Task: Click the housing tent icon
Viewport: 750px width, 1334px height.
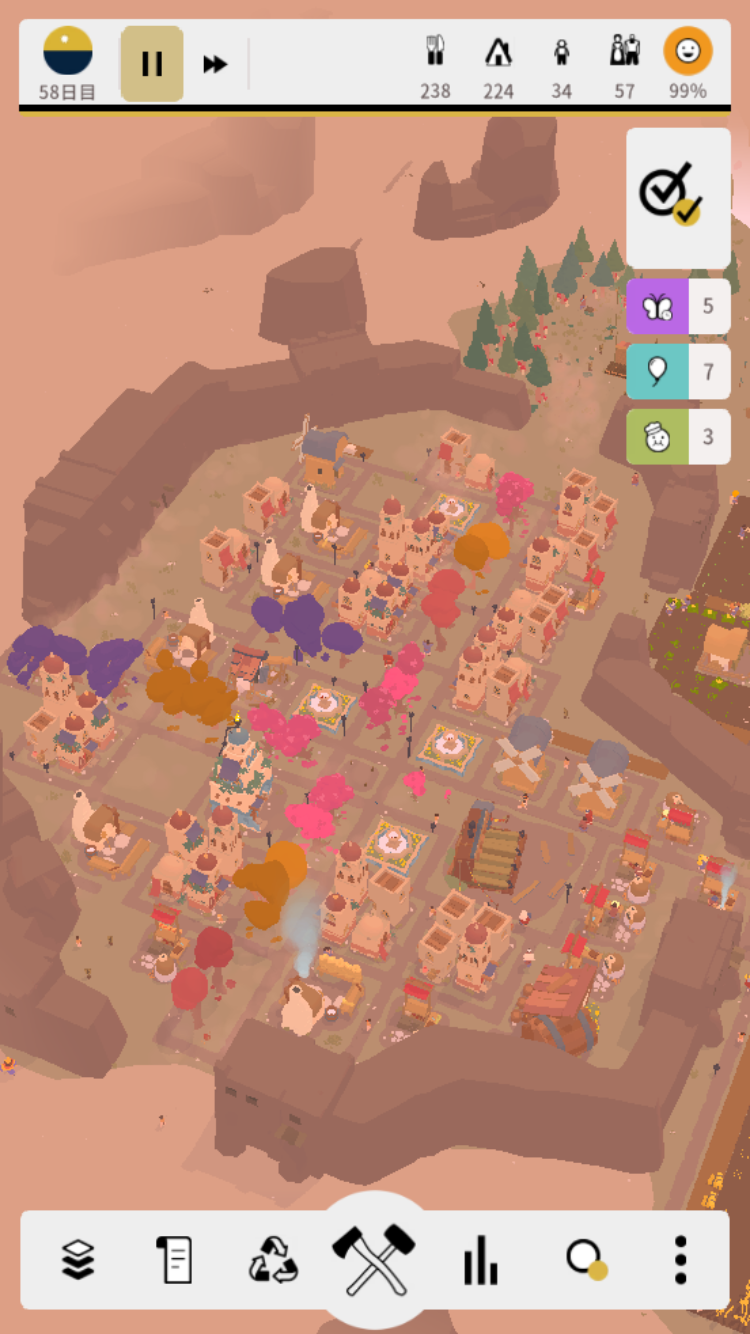Action: tap(498, 52)
